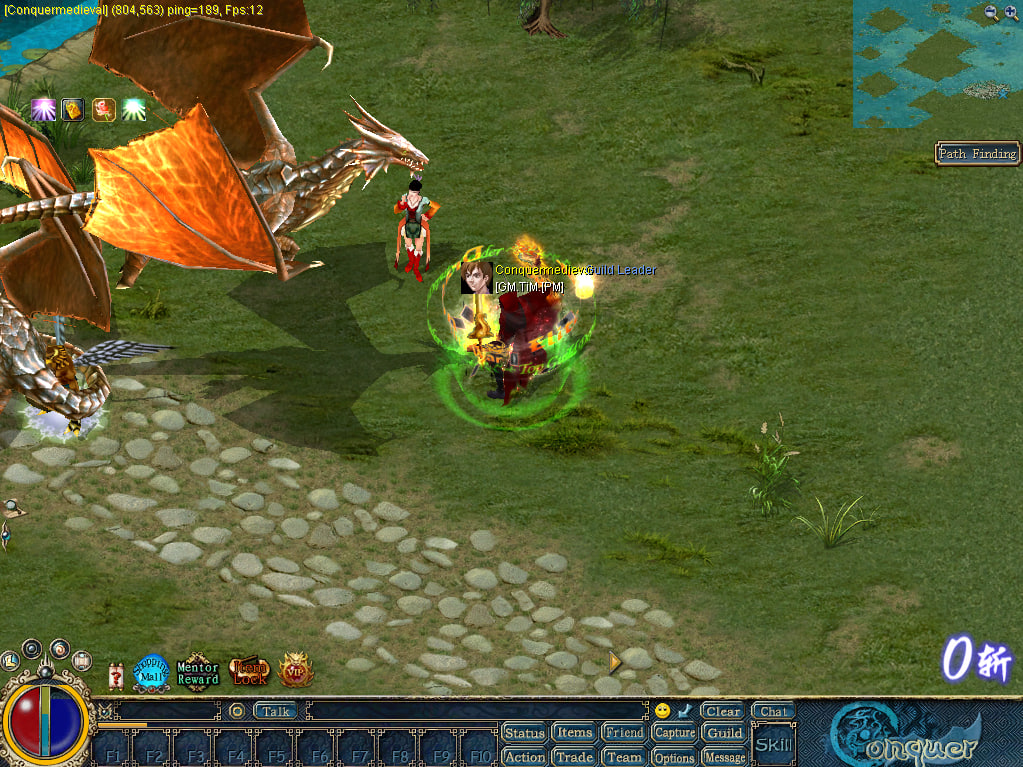Clear the chat log

tap(722, 711)
